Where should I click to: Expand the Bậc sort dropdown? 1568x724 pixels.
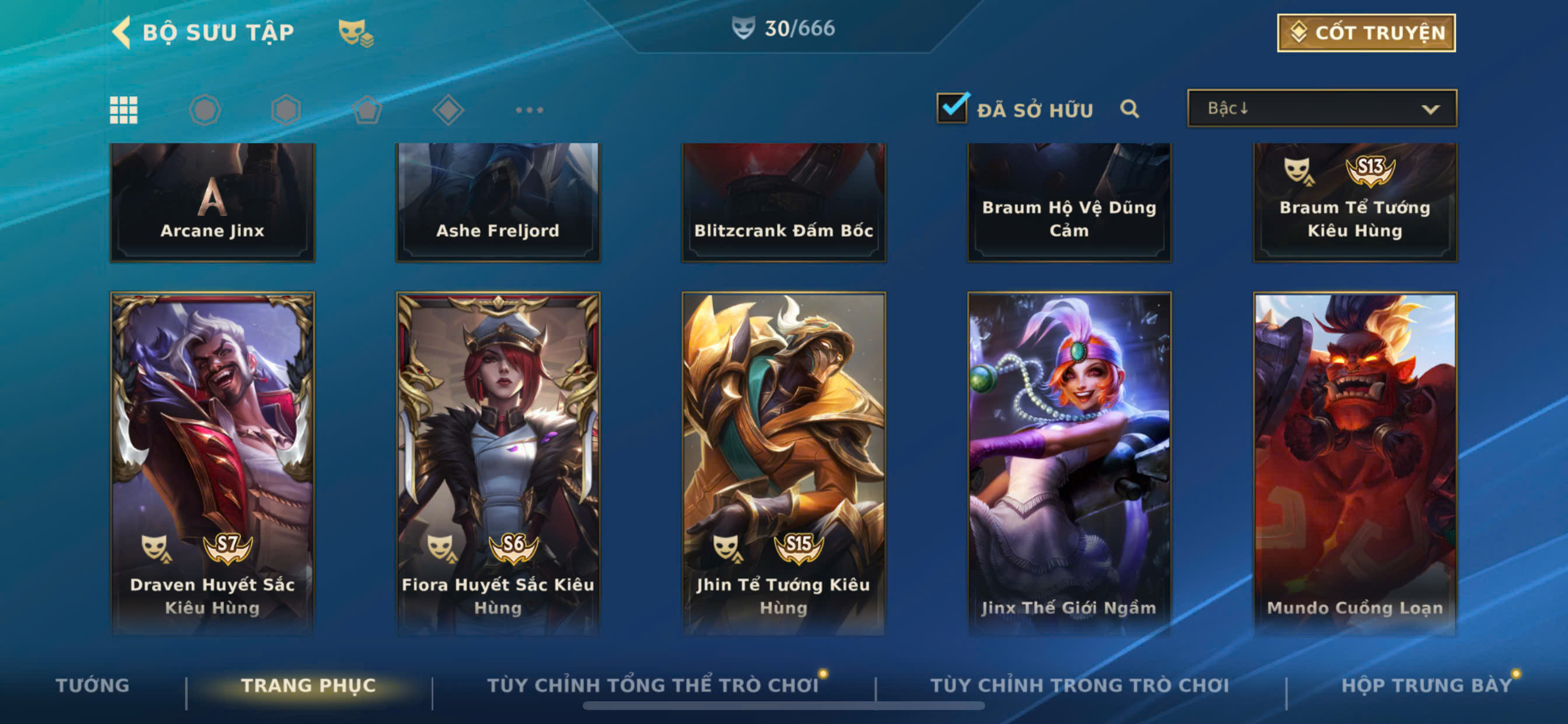click(x=1321, y=108)
